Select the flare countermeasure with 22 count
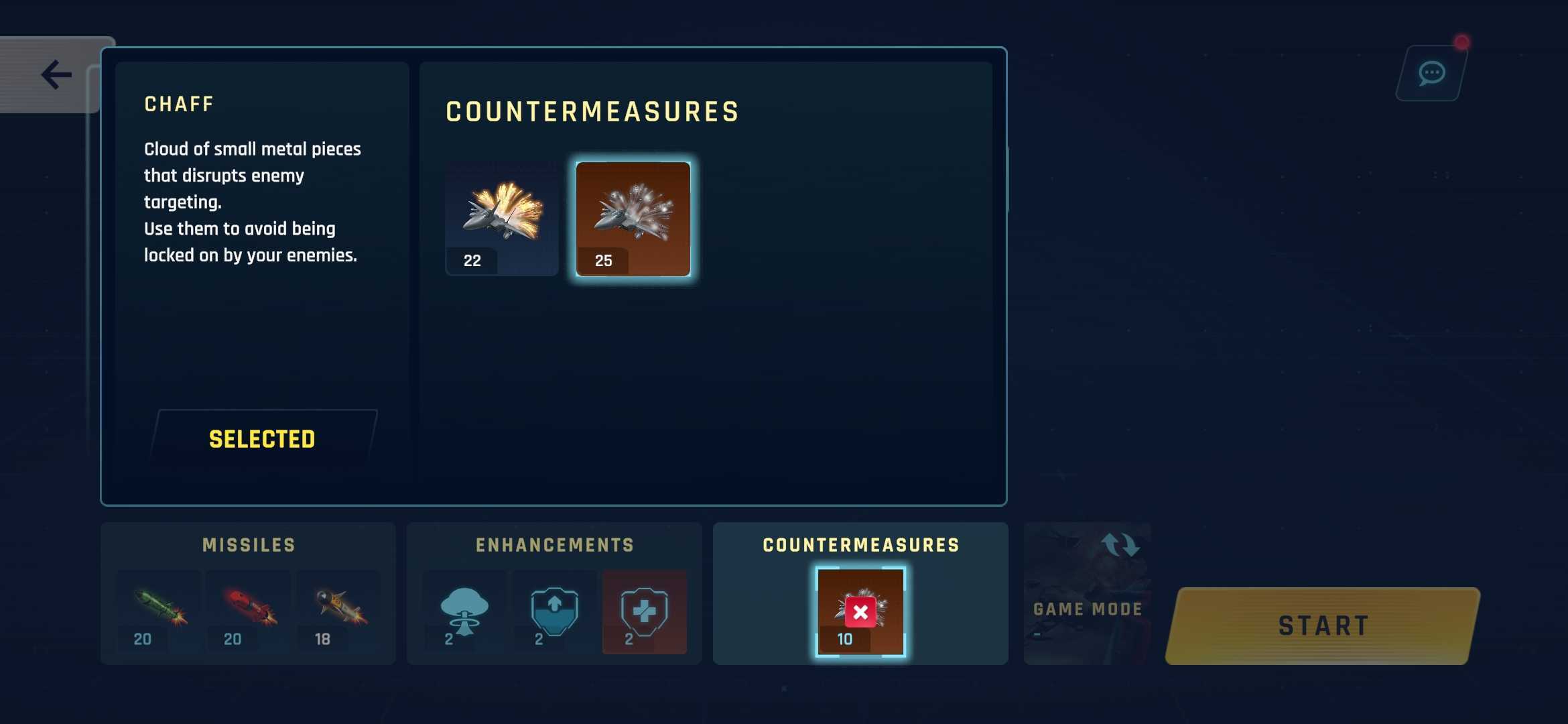 [501, 217]
